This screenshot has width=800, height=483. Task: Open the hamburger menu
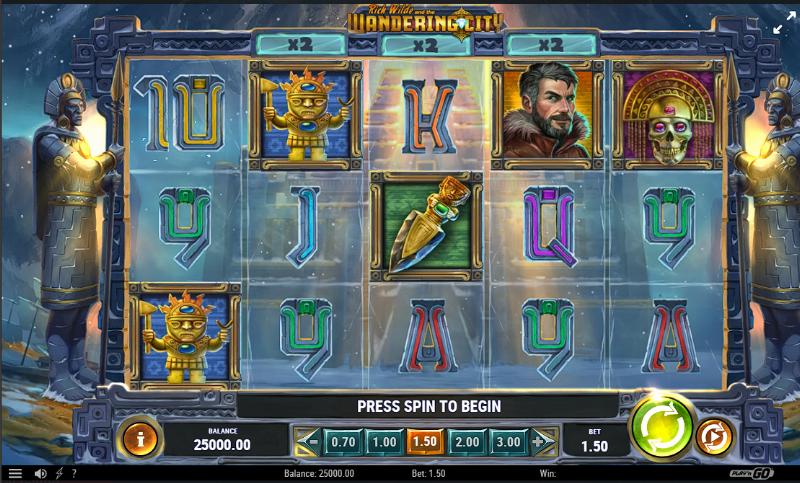tap(15, 473)
